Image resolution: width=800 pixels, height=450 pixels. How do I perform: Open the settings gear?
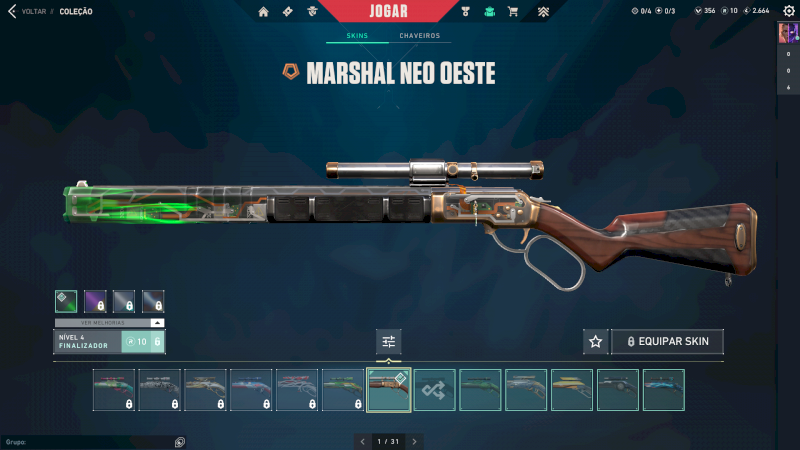tap(788, 12)
